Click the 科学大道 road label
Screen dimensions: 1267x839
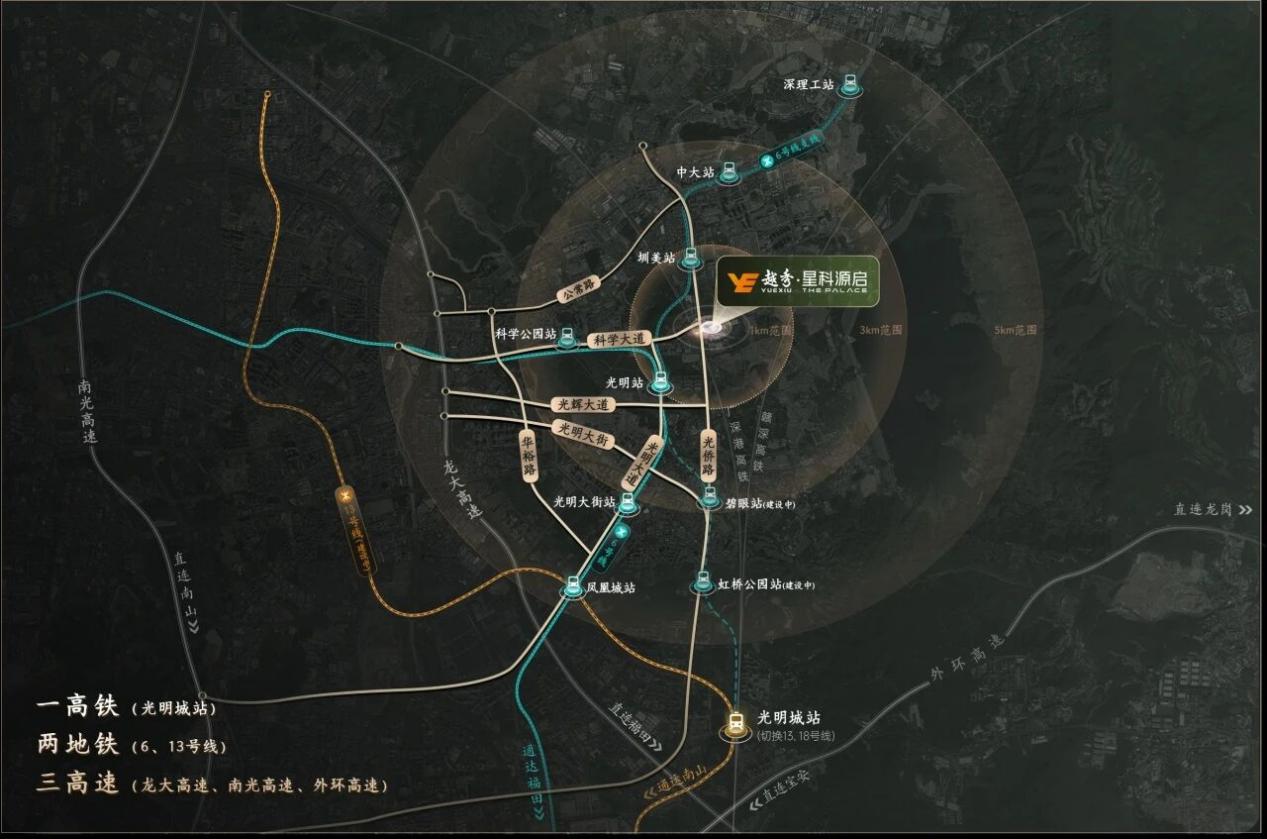(x=619, y=340)
